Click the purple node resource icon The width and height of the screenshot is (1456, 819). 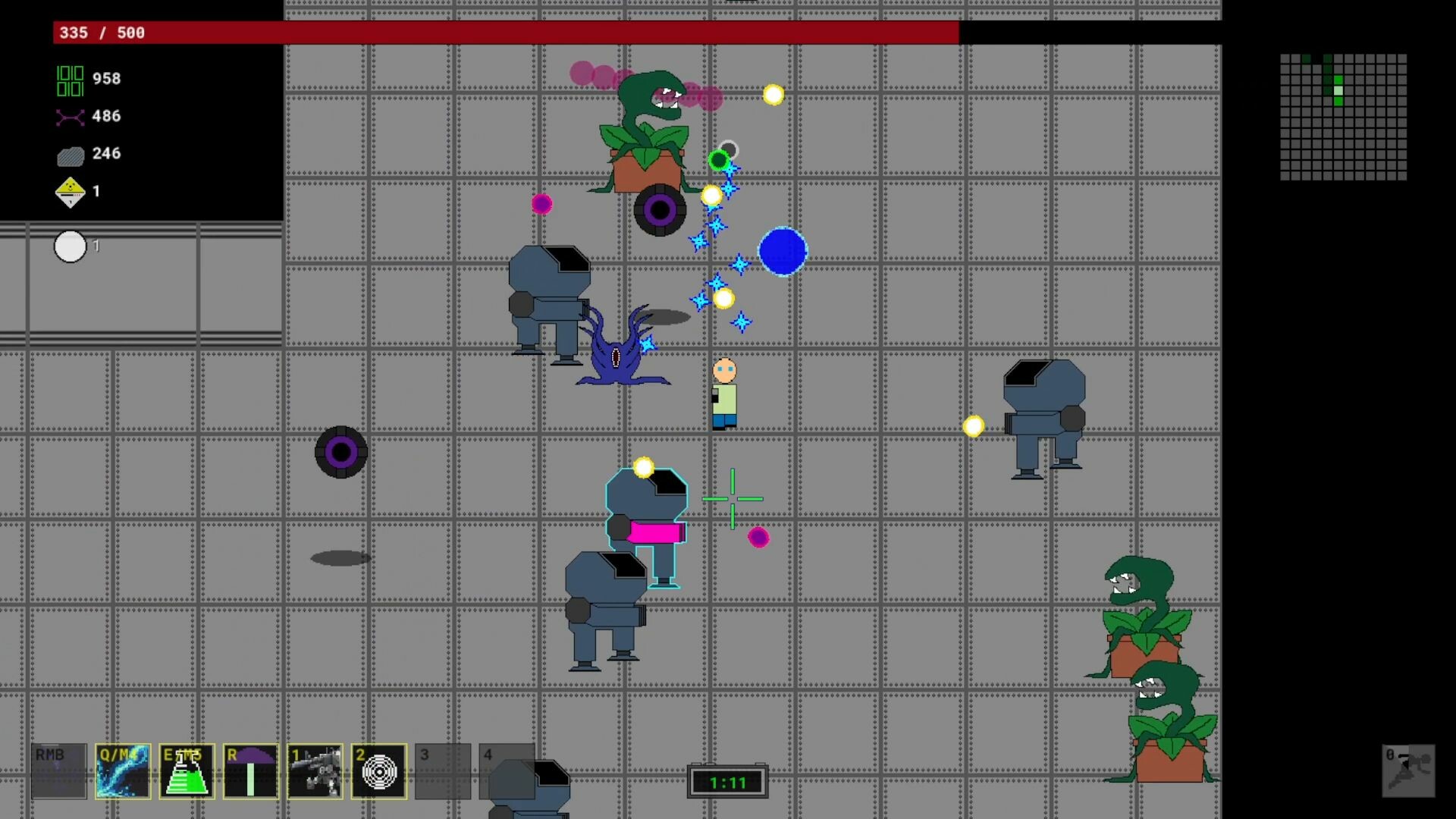[x=70, y=117]
